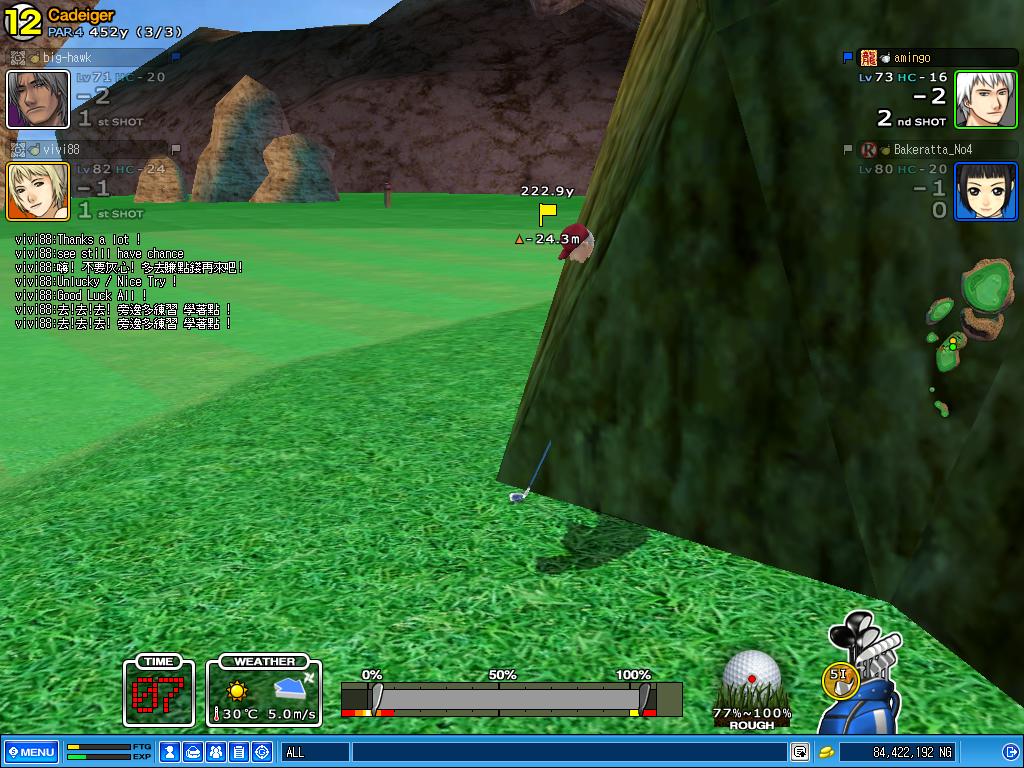Select Bakeratta_No4's player portrait
Screen dimensions: 1024x768
tap(985, 191)
